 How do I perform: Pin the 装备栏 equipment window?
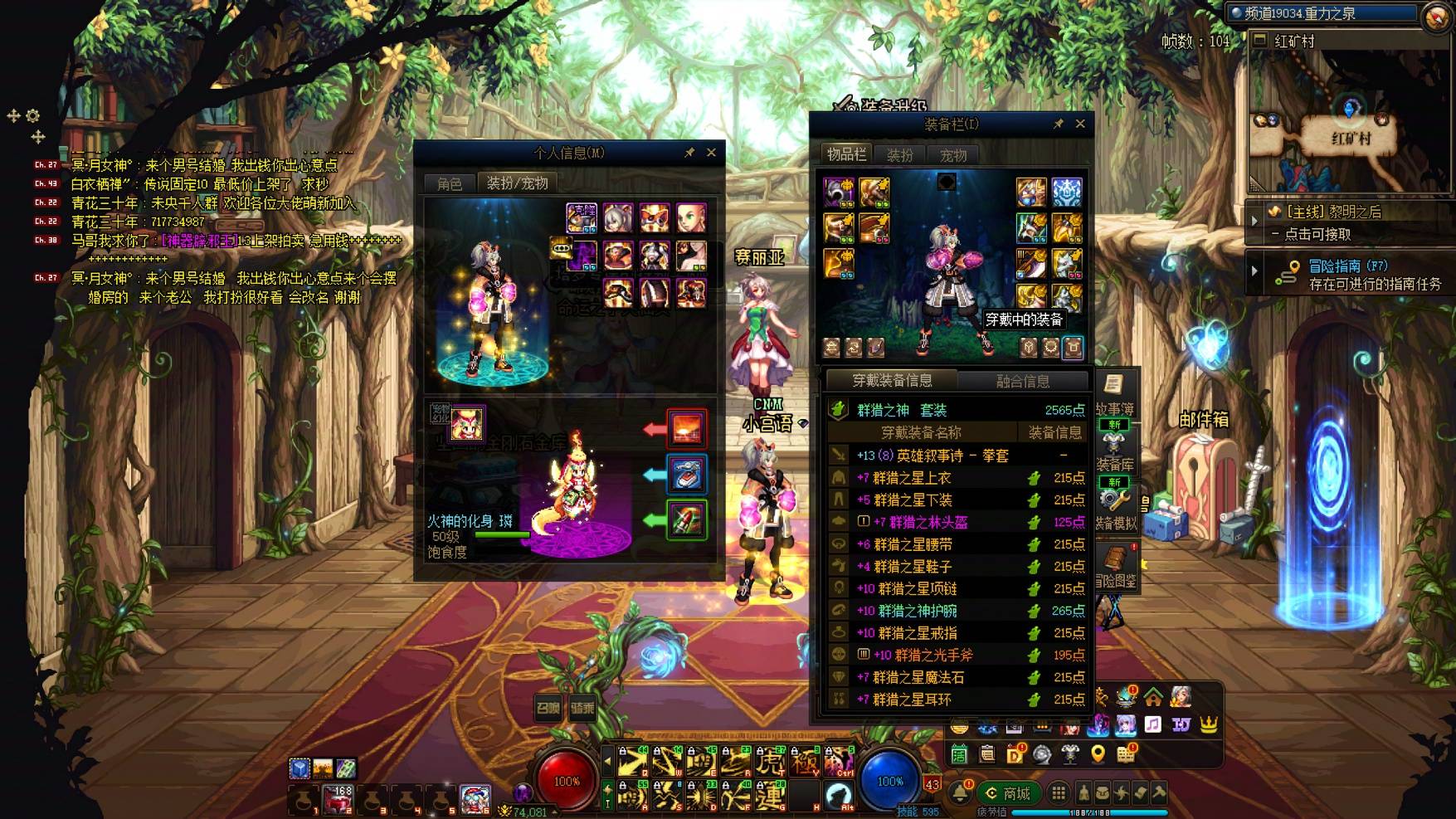pyautogui.click(x=1058, y=124)
